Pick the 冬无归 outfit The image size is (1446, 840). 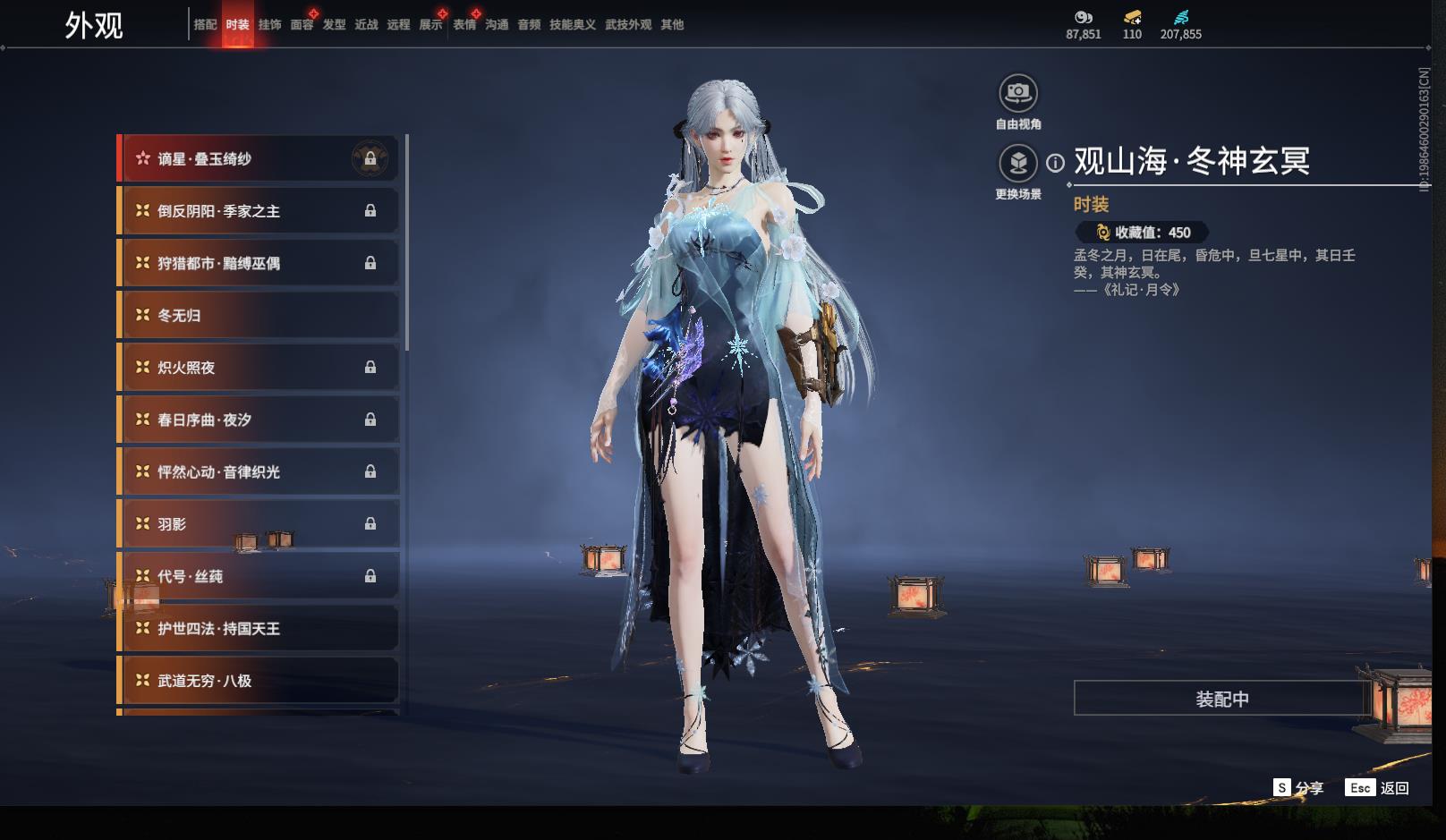point(258,316)
